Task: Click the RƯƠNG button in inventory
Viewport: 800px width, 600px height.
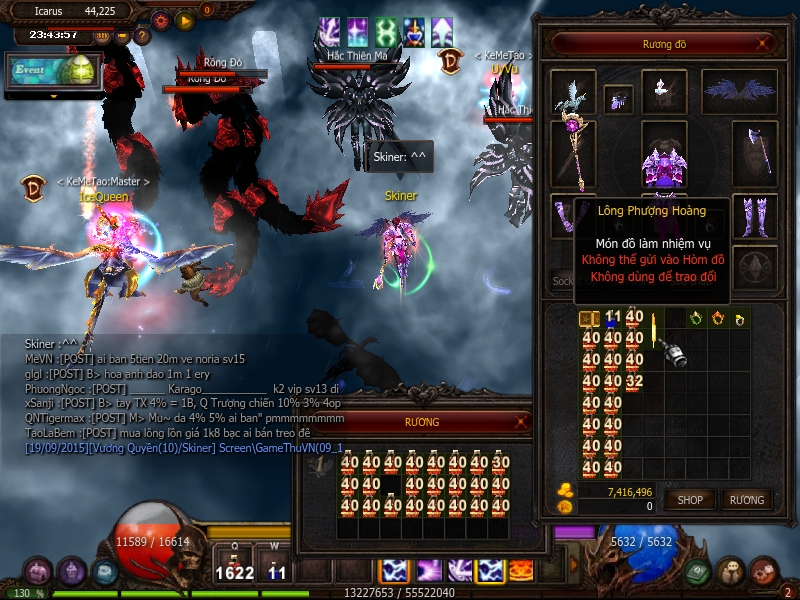Action: [x=746, y=499]
